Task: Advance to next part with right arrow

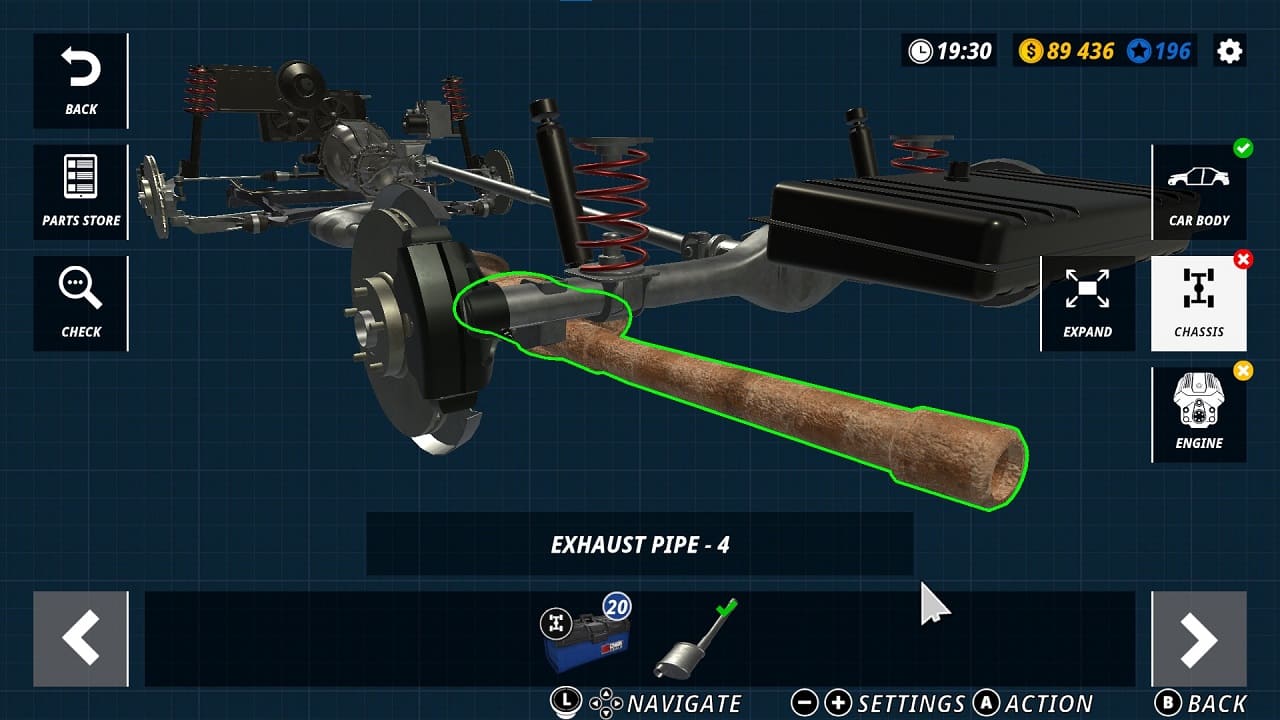Action: [1199, 639]
